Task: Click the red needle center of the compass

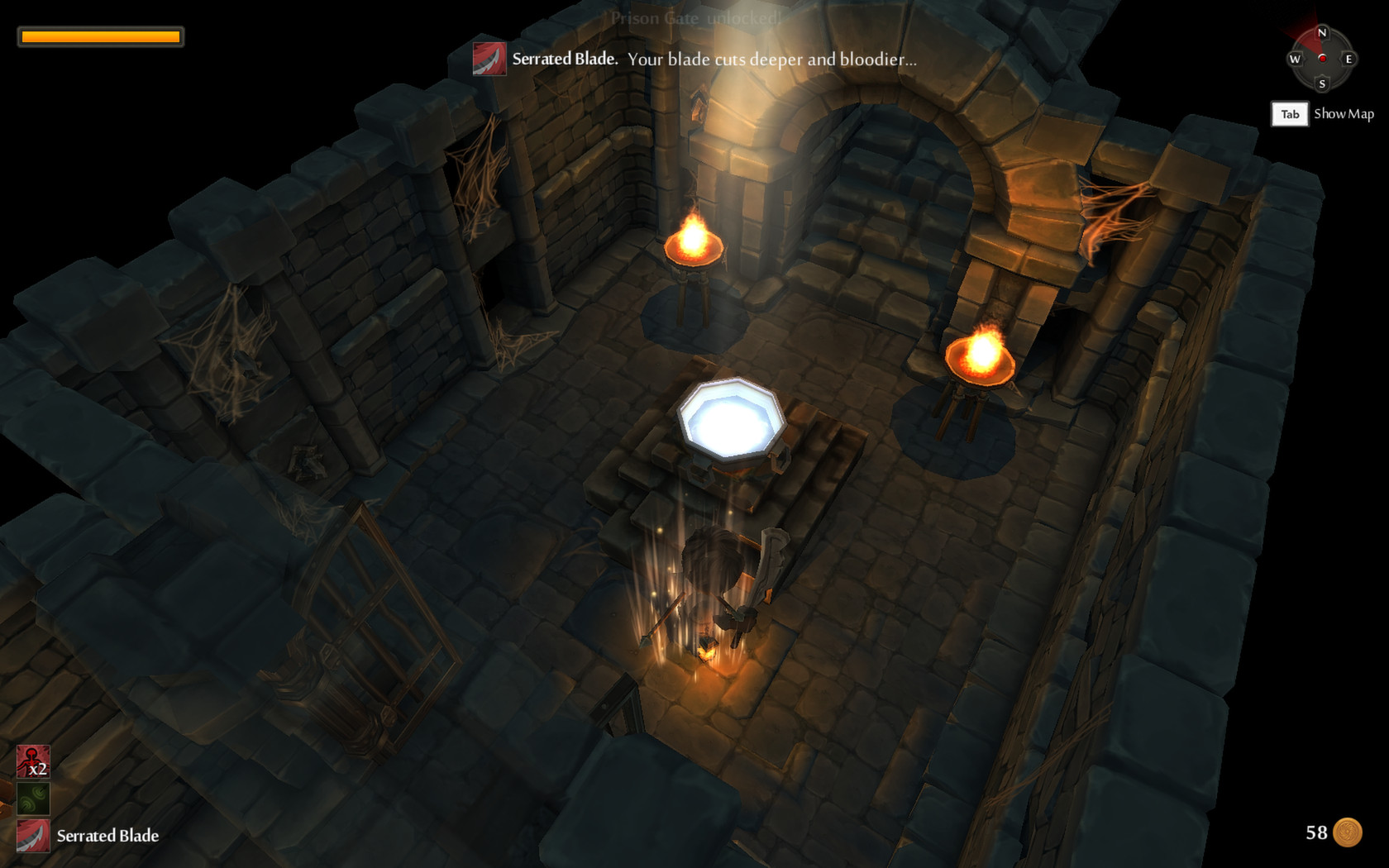Action: tap(1324, 59)
